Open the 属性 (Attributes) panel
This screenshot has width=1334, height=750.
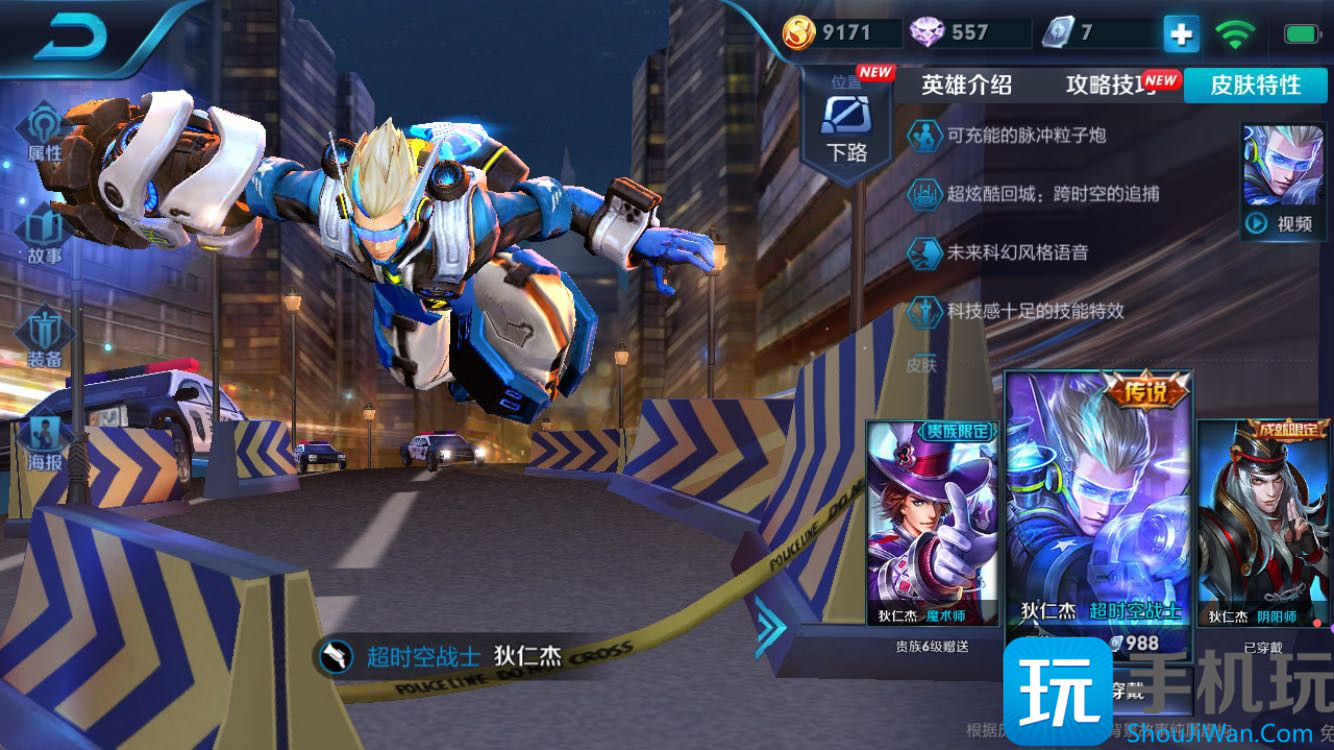tap(43, 135)
